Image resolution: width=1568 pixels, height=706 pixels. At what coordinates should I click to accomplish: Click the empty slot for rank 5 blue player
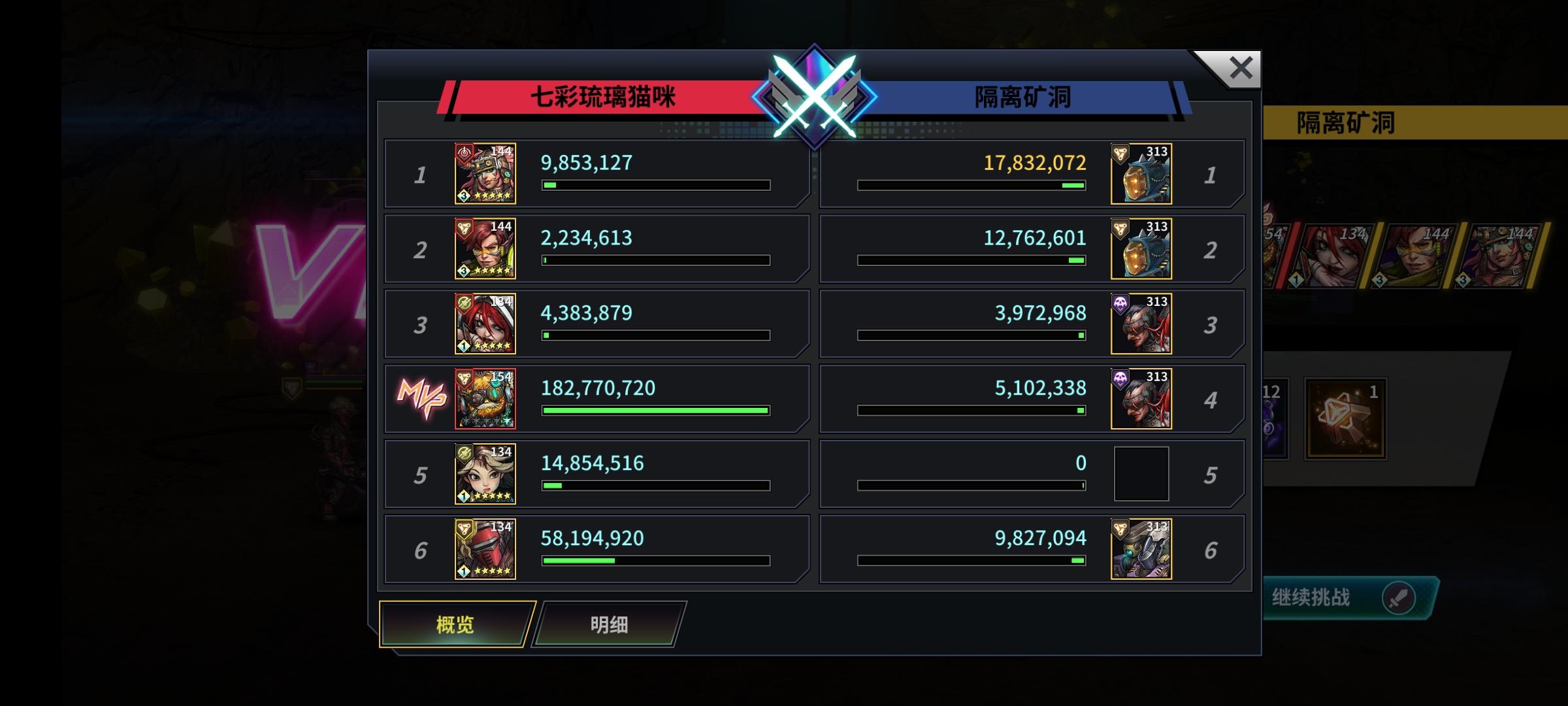click(x=1141, y=473)
